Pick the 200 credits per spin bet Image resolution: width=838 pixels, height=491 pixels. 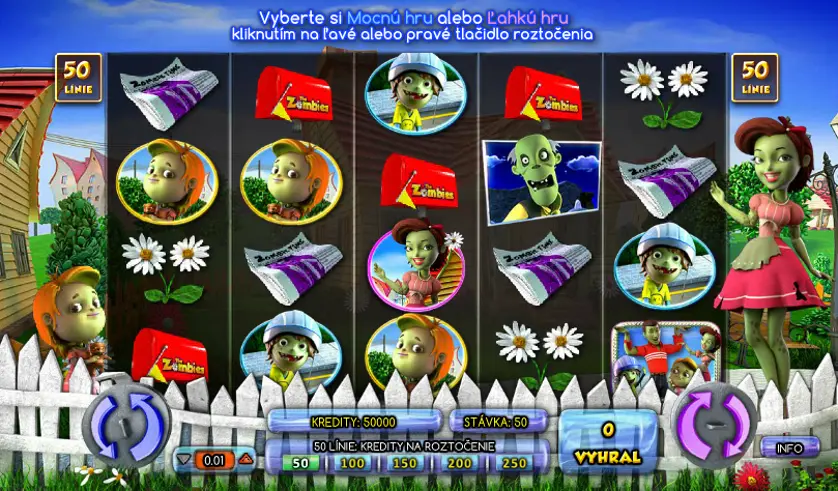(x=459, y=463)
